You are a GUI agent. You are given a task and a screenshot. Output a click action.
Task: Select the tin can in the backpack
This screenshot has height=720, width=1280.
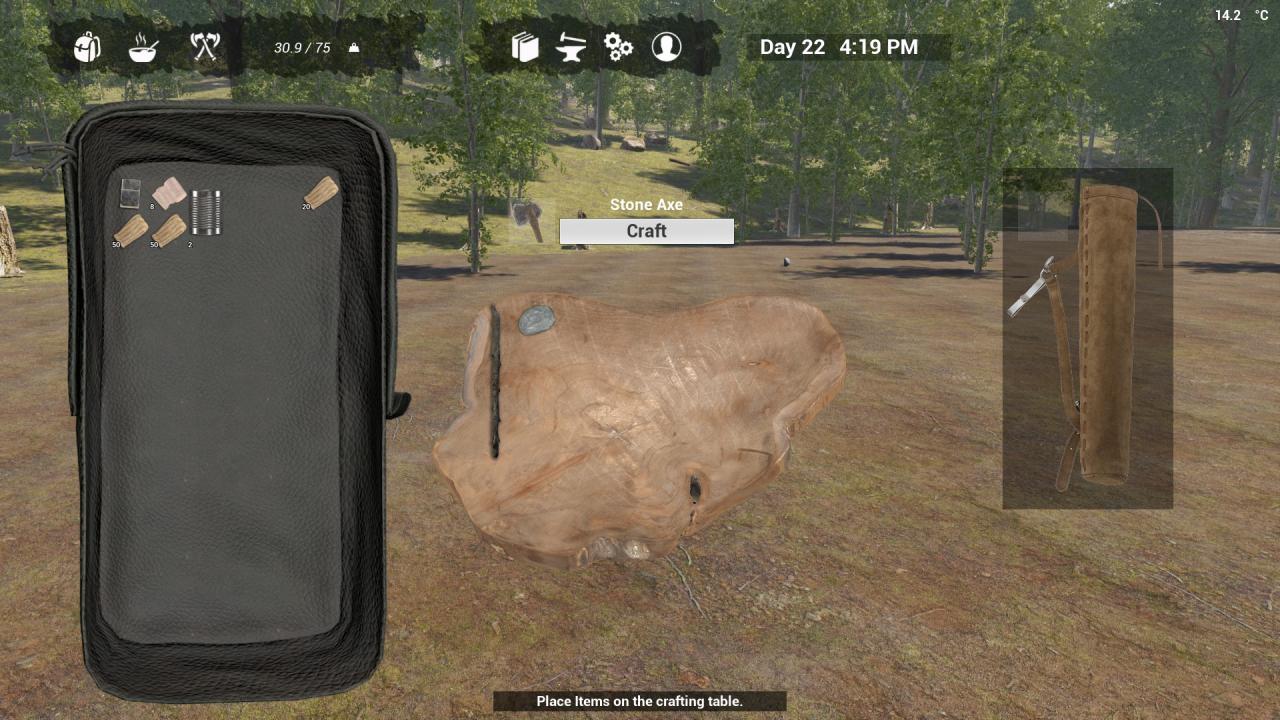[206, 212]
